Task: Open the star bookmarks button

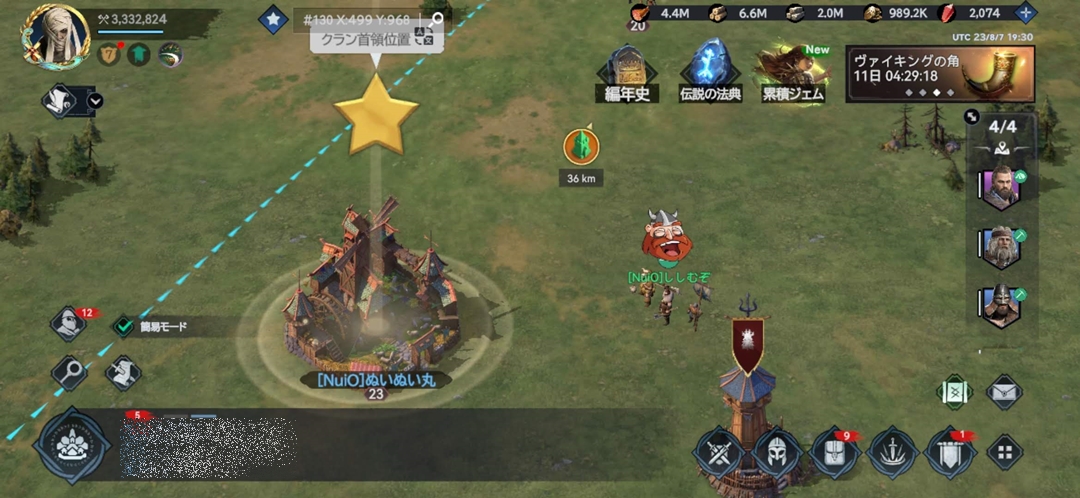Action: pyautogui.click(x=273, y=18)
